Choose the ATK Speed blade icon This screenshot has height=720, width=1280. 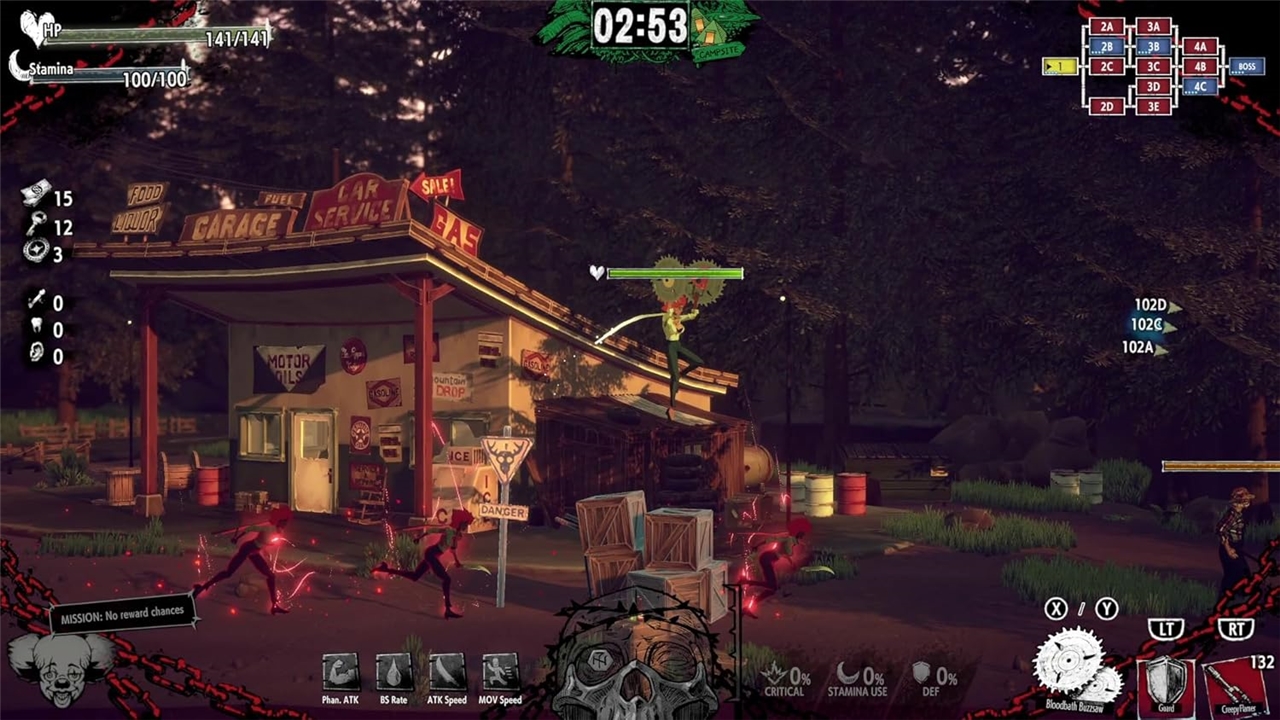pos(447,672)
